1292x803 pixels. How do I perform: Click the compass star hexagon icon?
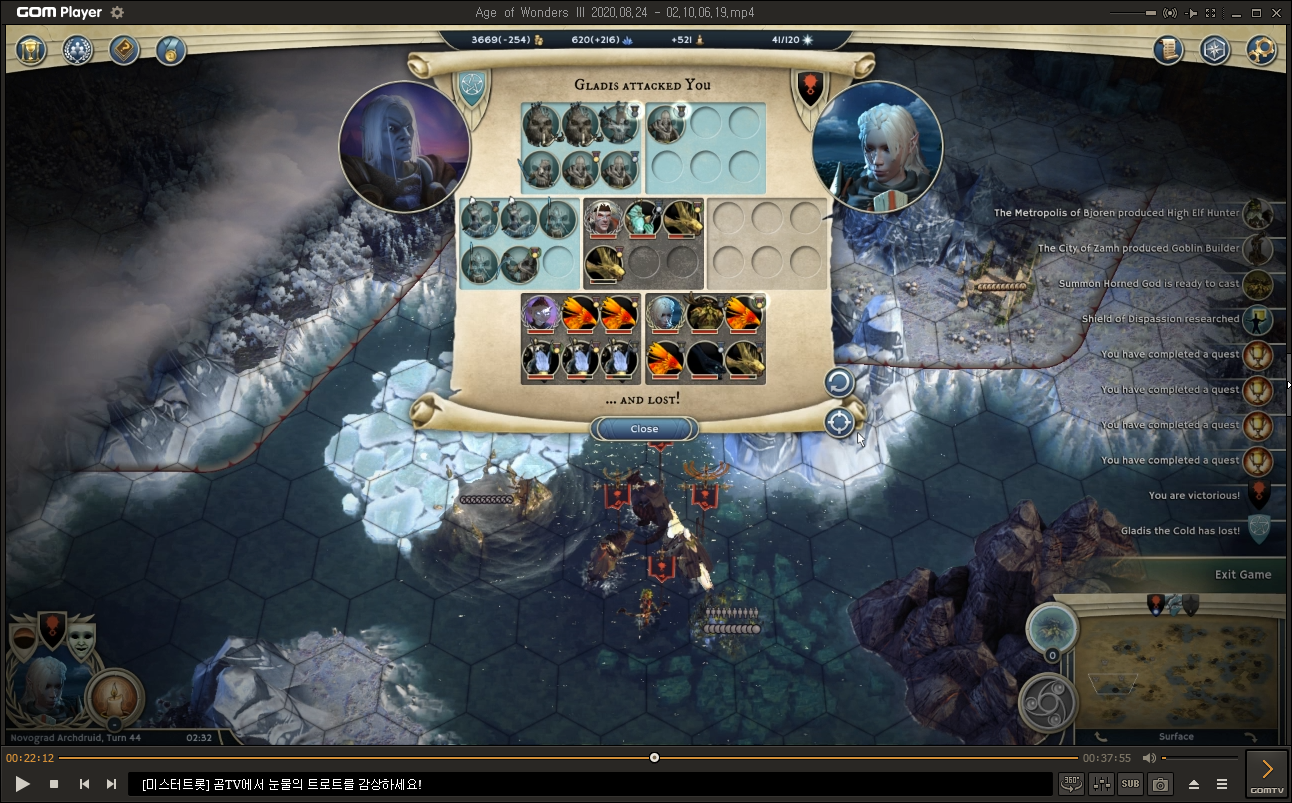click(x=1214, y=50)
